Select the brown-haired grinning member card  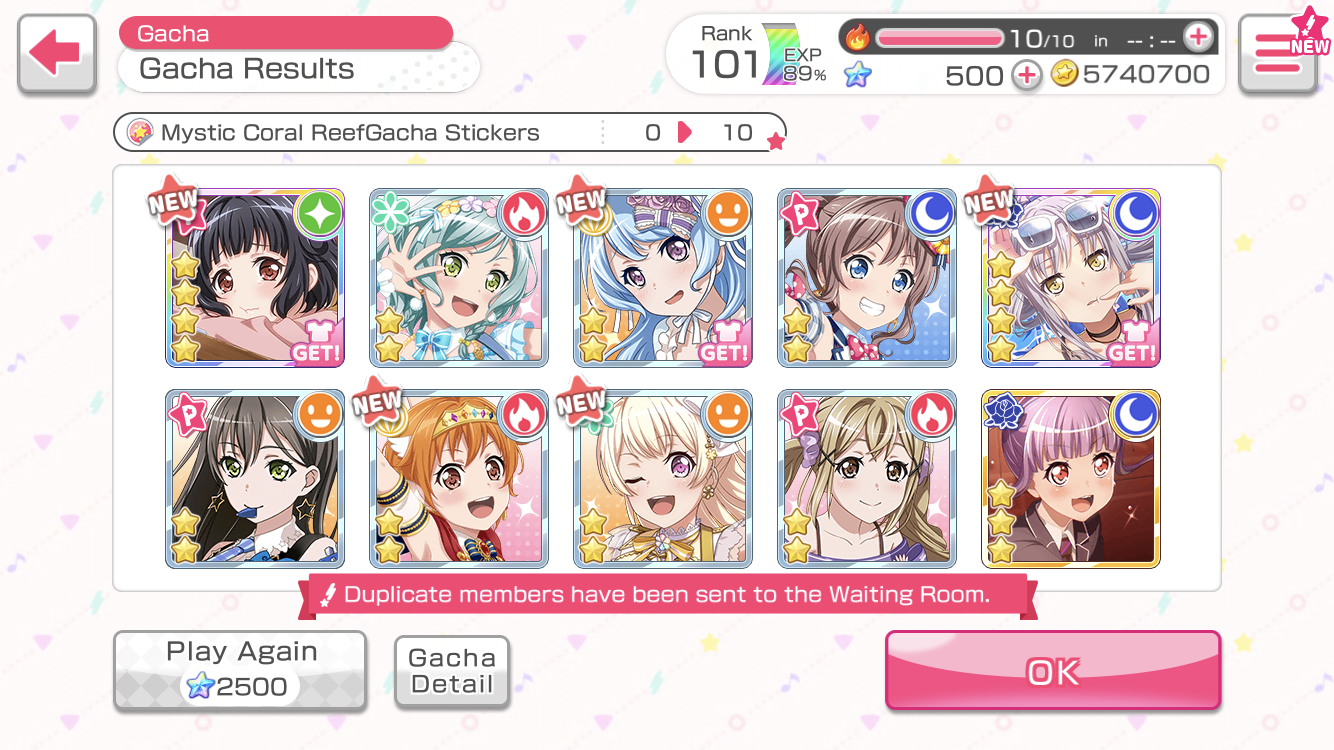(867, 277)
